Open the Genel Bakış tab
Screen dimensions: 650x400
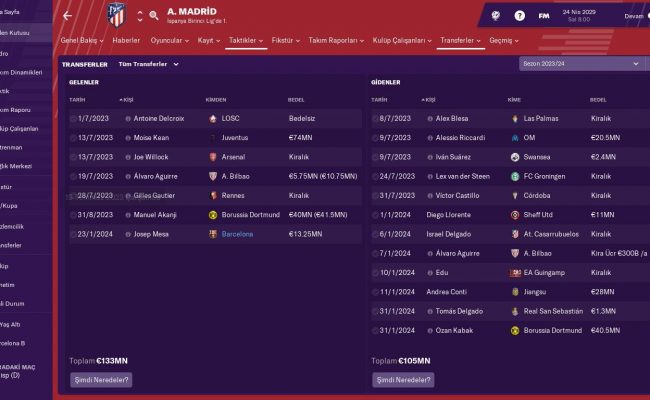point(84,42)
